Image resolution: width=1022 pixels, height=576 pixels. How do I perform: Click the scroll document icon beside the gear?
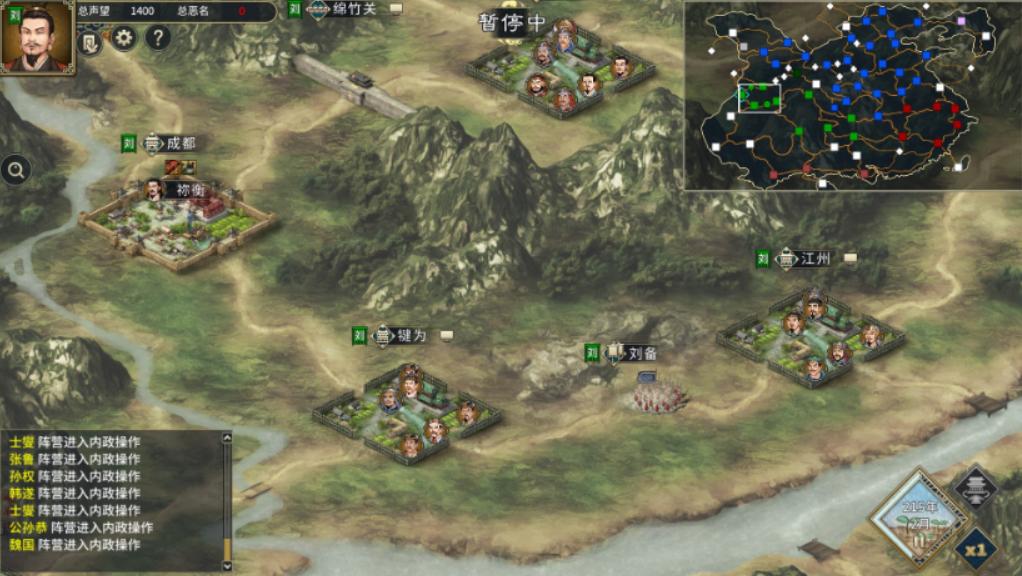pyautogui.click(x=90, y=42)
